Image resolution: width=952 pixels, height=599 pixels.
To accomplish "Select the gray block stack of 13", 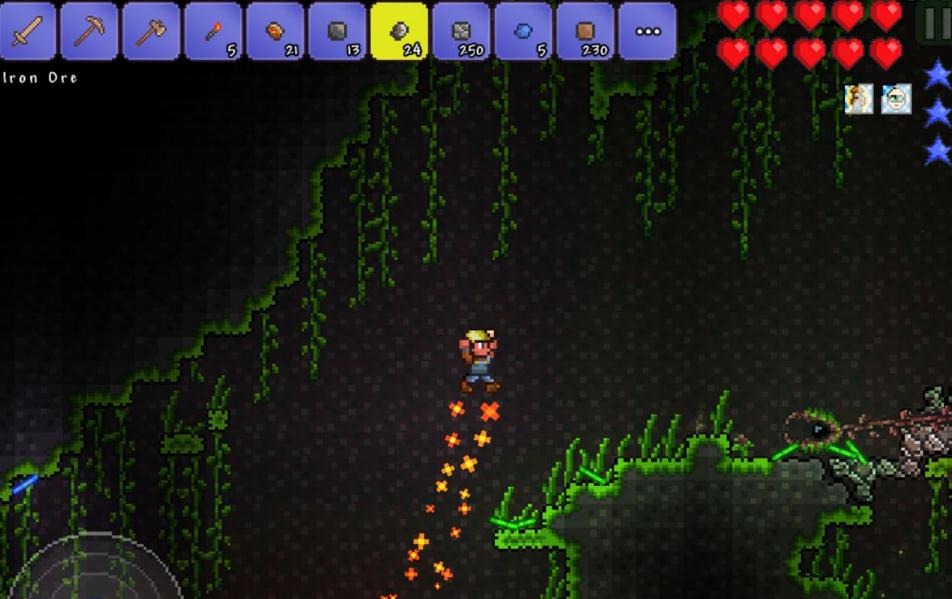I will click(337, 30).
